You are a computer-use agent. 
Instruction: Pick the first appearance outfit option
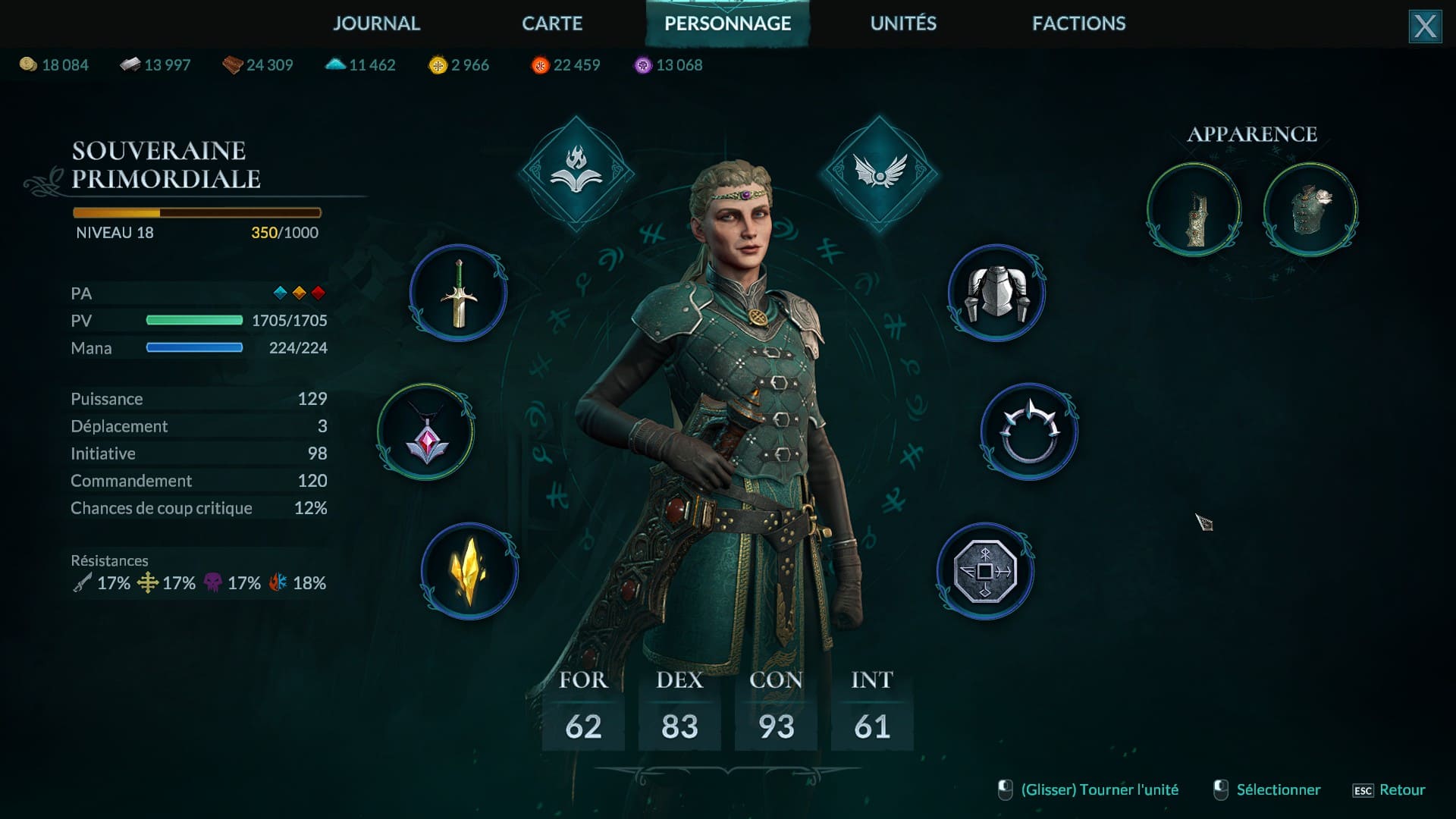point(1194,210)
